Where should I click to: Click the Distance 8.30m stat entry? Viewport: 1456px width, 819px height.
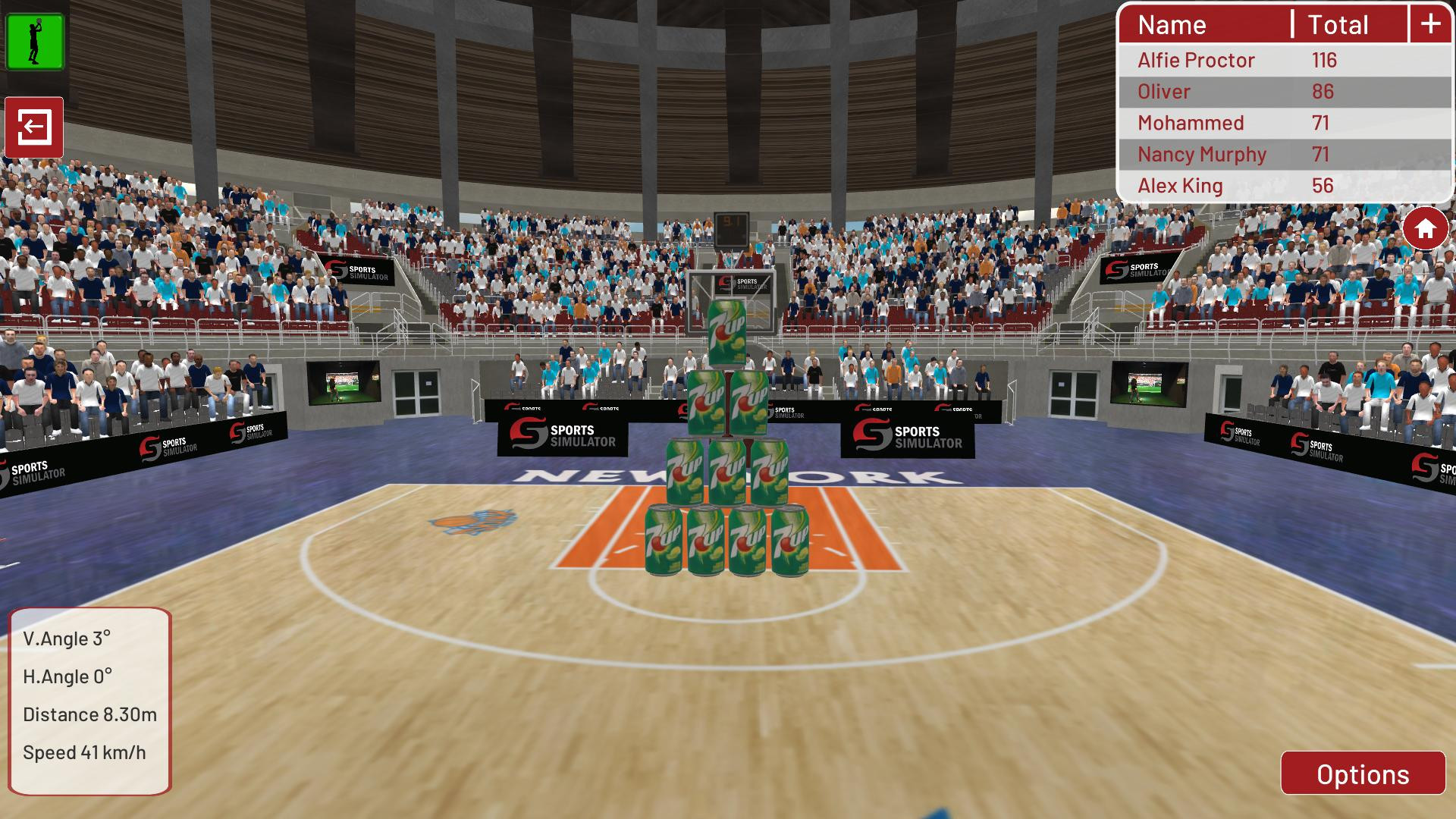(89, 714)
